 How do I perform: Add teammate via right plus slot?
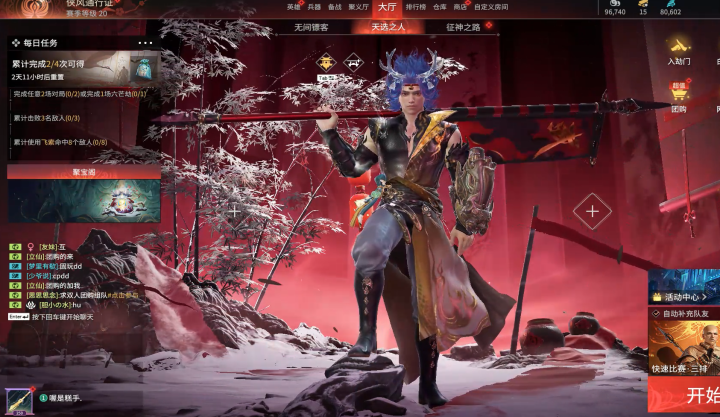pos(592,211)
